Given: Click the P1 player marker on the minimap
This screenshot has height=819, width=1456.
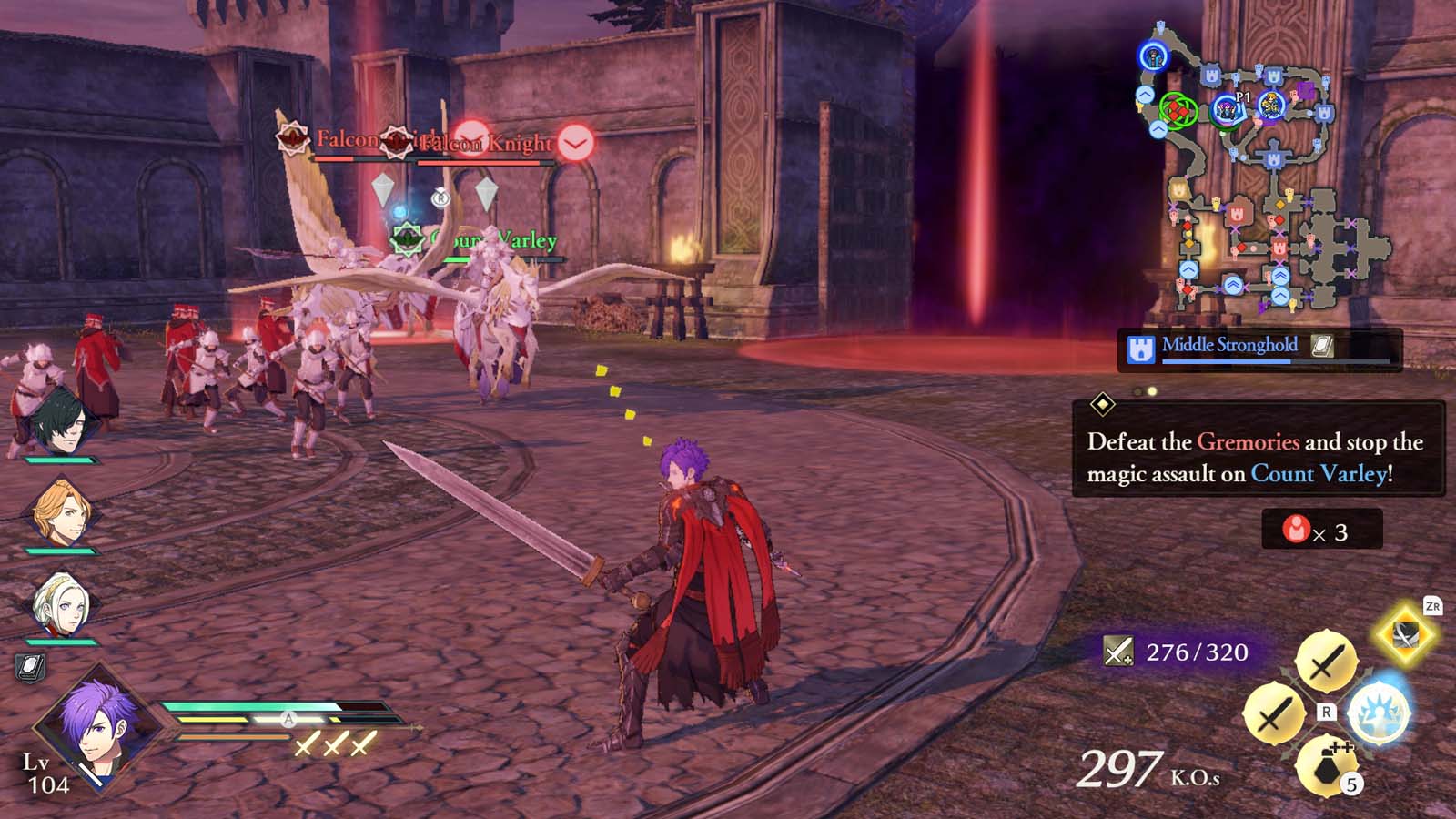Looking at the screenshot, I should [1228, 111].
